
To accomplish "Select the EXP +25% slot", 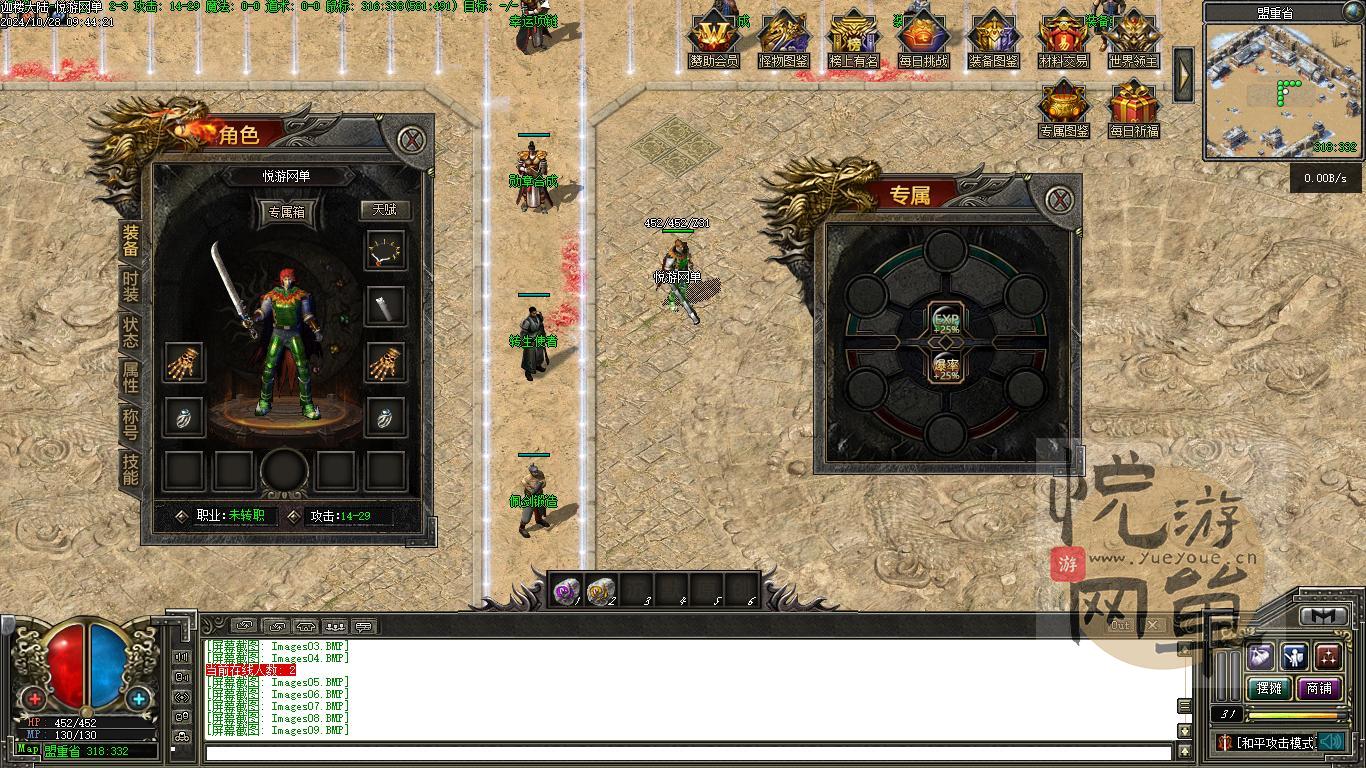I will click(945, 317).
